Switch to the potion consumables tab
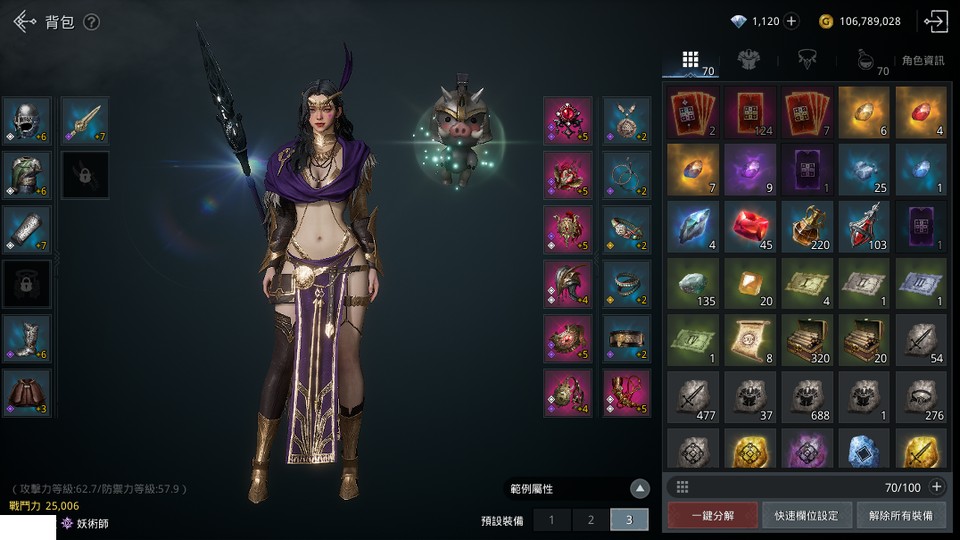 [x=865, y=60]
